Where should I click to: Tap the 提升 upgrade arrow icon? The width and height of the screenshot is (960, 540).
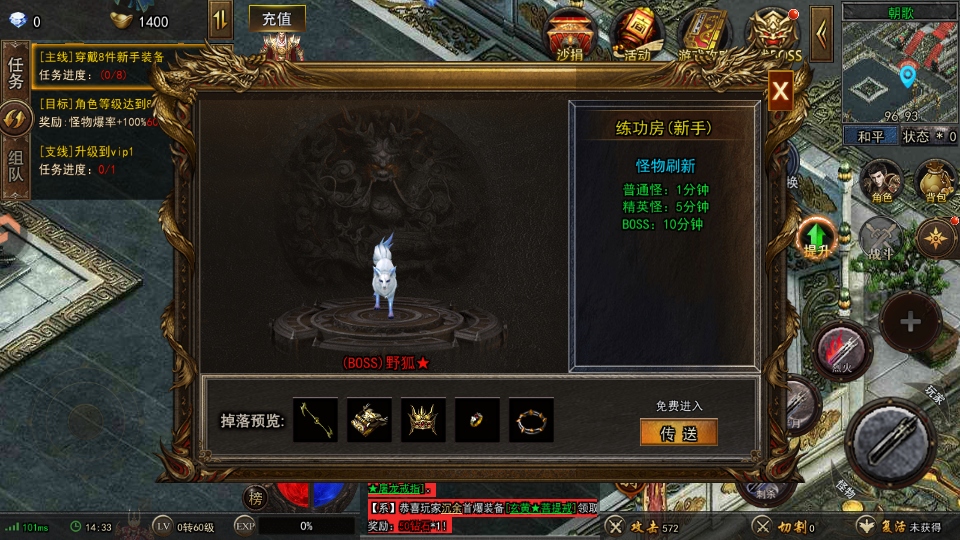coord(817,237)
